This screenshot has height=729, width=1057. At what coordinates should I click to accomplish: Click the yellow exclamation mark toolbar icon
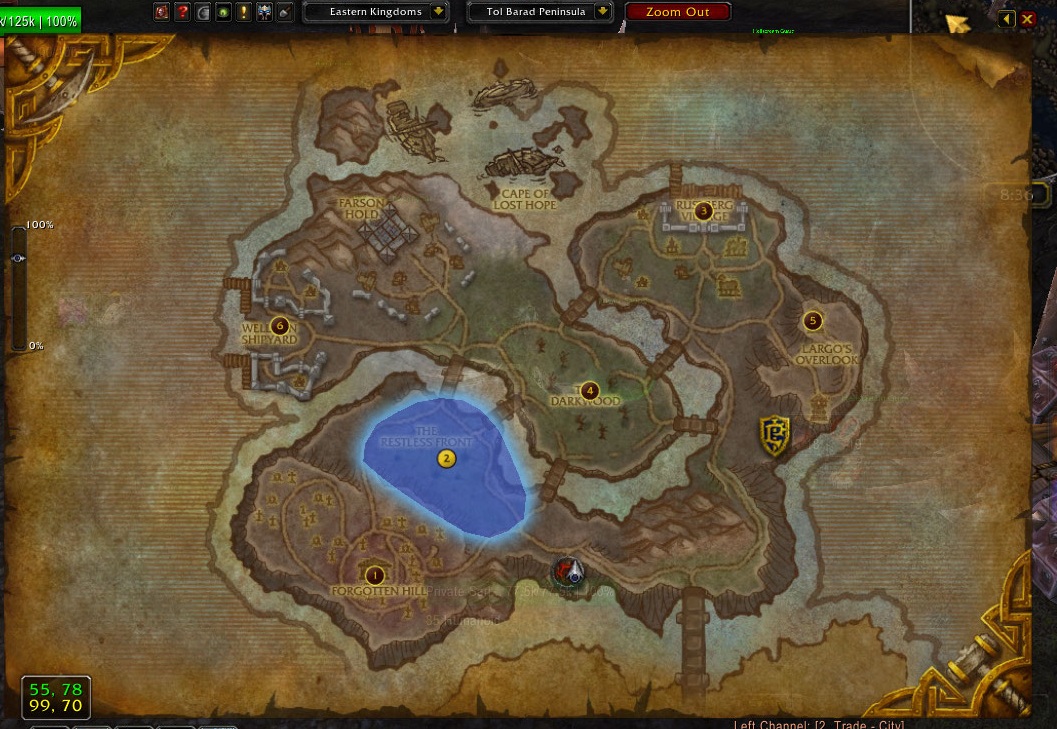click(244, 12)
